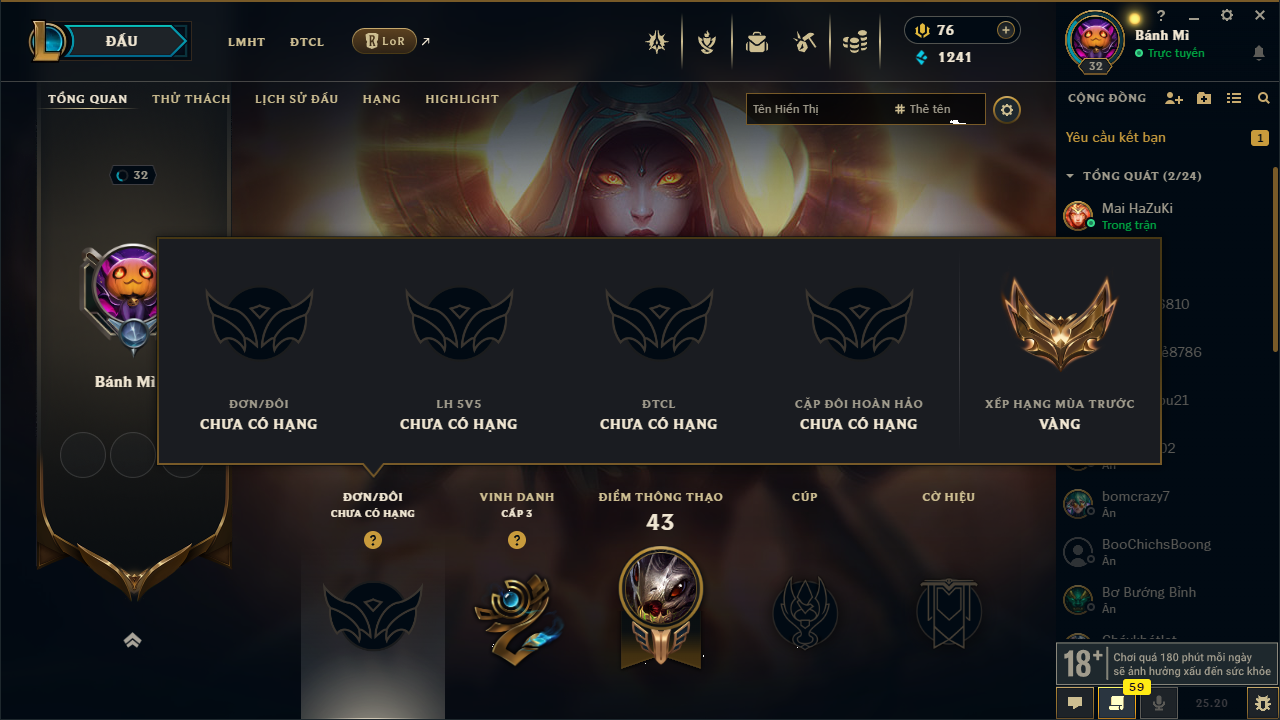Image resolution: width=1280 pixels, height=720 pixels.
Task: Open profile settings gear next to search
Action: tap(1007, 109)
